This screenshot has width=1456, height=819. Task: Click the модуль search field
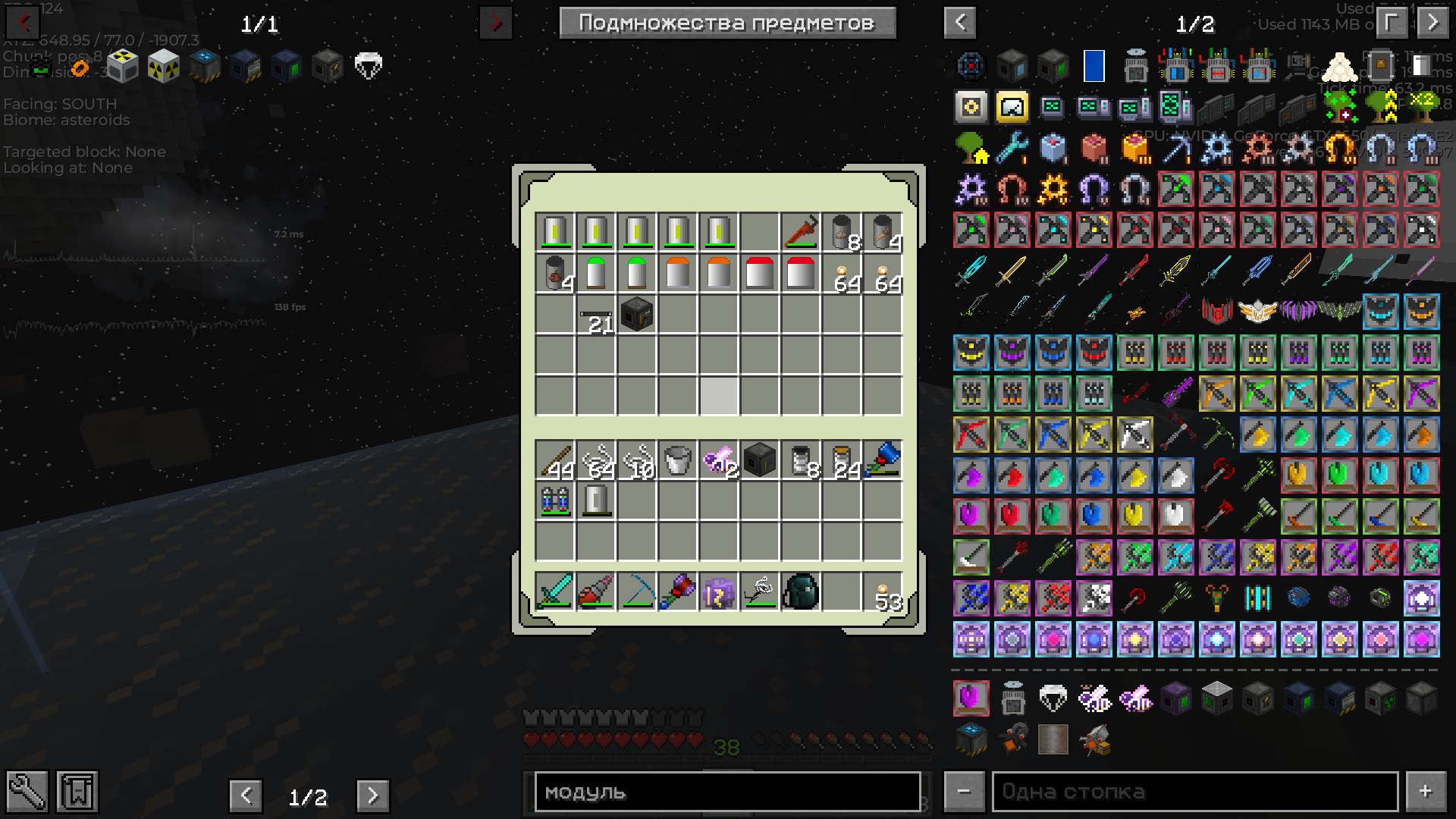[727, 792]
